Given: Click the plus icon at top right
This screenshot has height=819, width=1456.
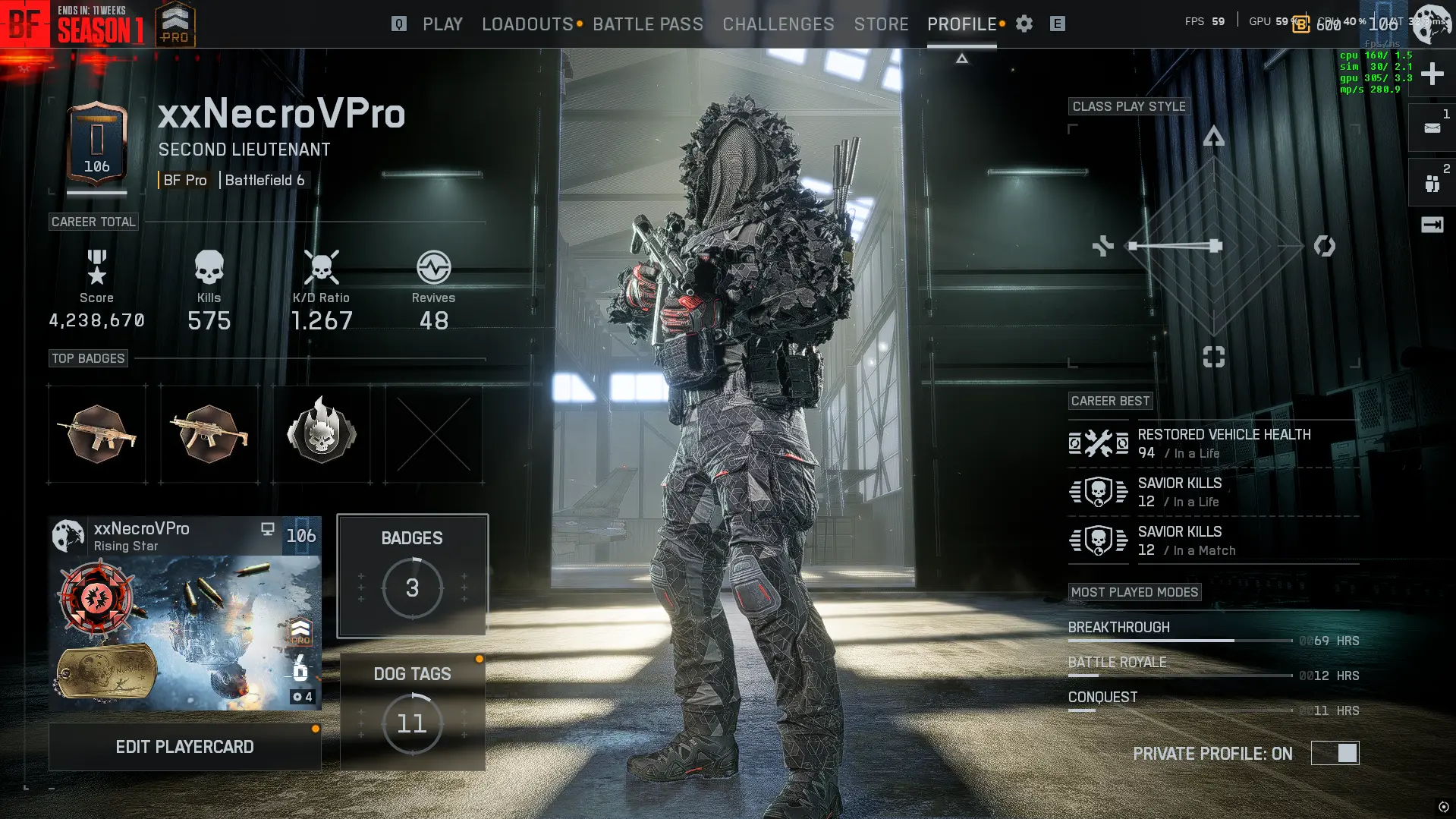Looking at the screenshot, I should tap(1432, 74).
